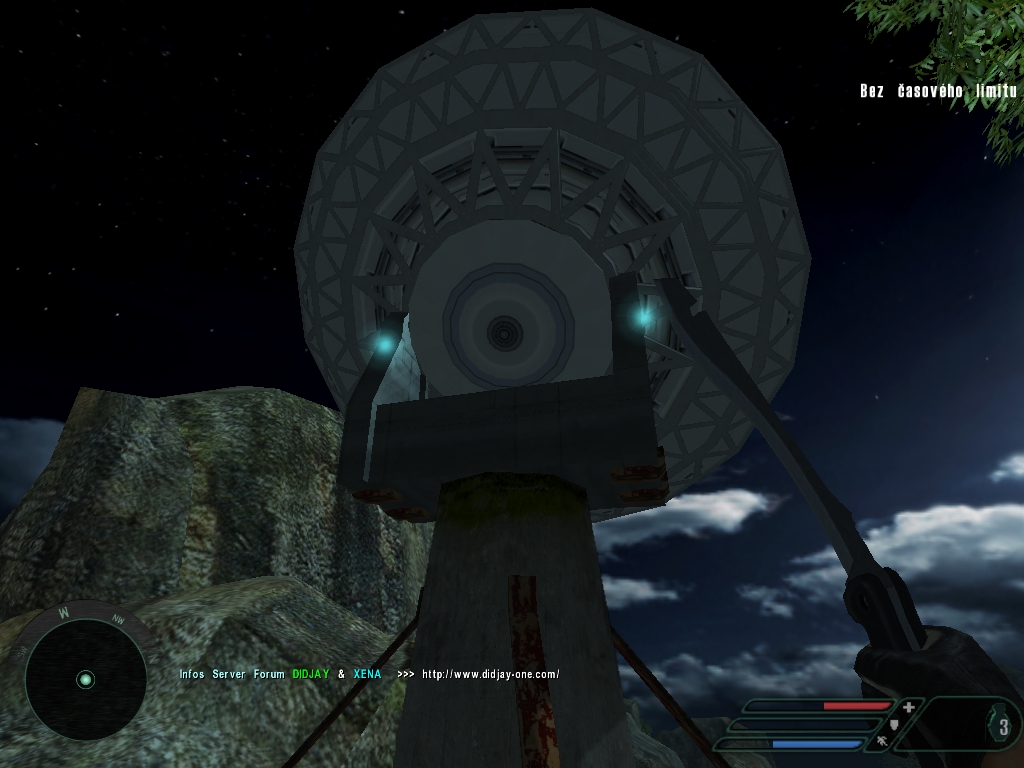
Task: Click the circular radar minimap
Action: (86, 680)
